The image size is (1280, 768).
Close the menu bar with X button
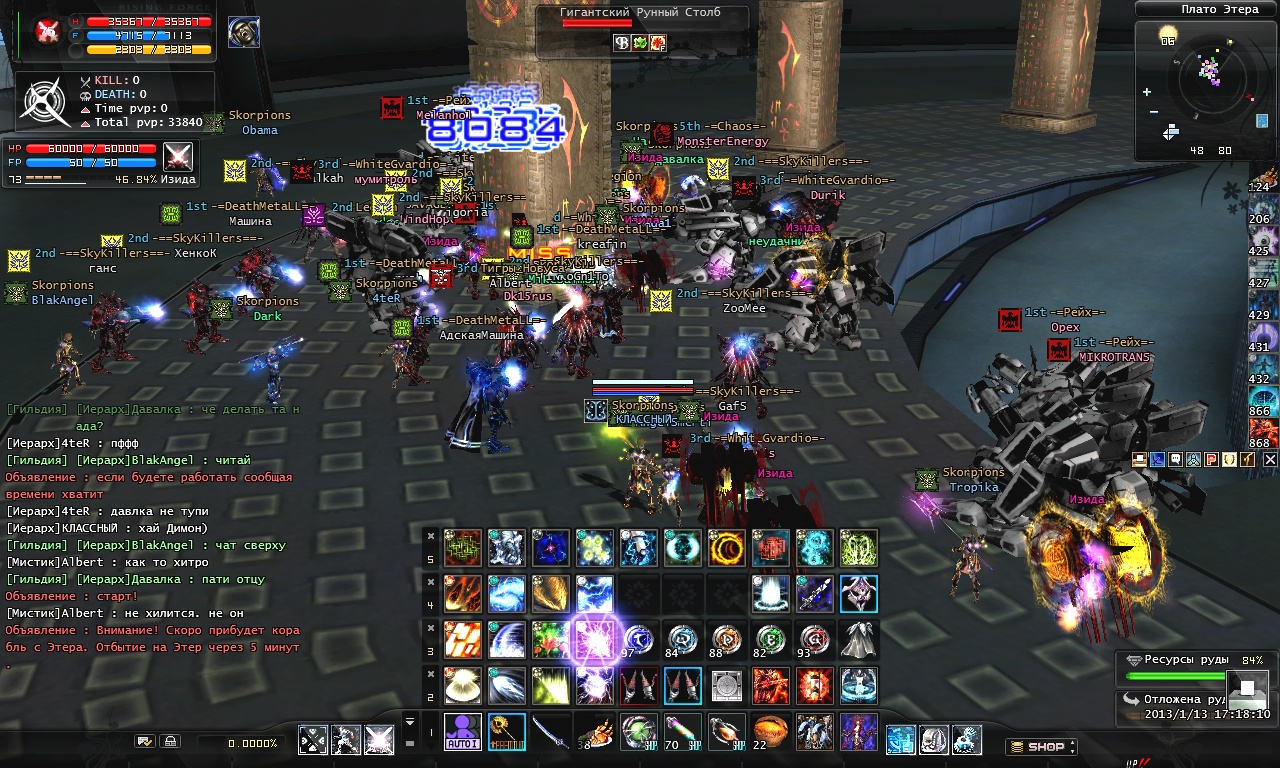click(x=1270, y=459)
